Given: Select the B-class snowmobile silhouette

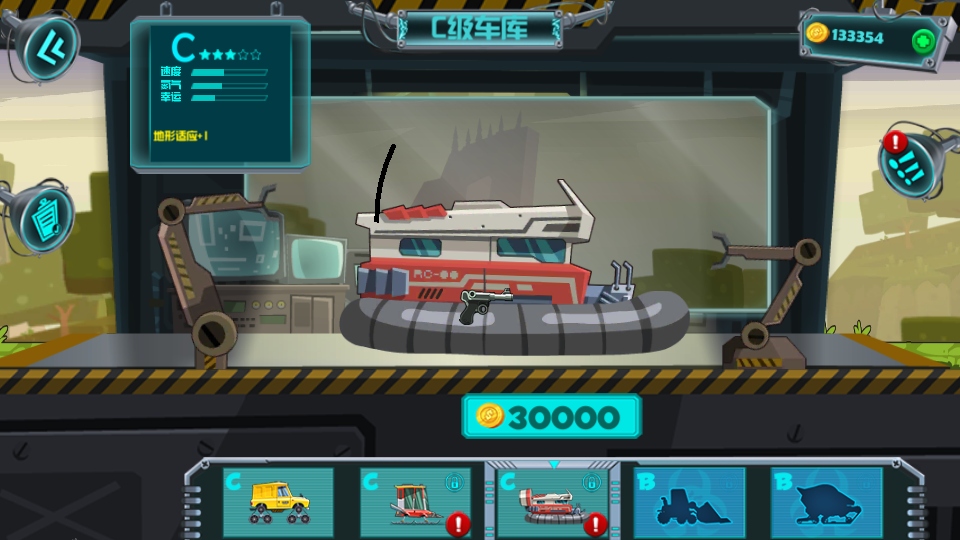Looking at the screenshot, I should pyautogui.click(x=826, y=502).
